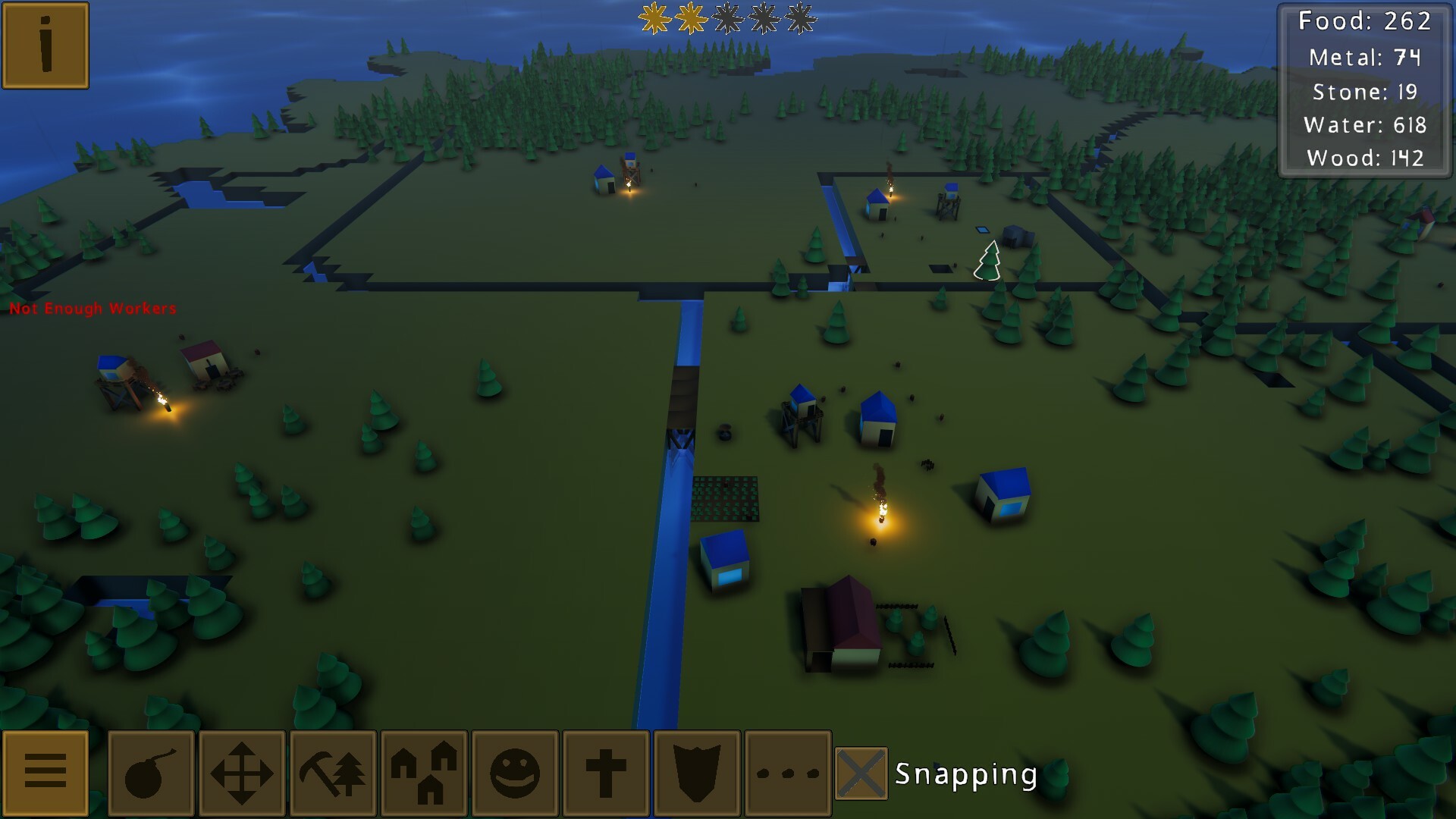Screen dimensions: 1456x819
Task: Select the bomb demolish tool
Action: click(x=150, y=774)
